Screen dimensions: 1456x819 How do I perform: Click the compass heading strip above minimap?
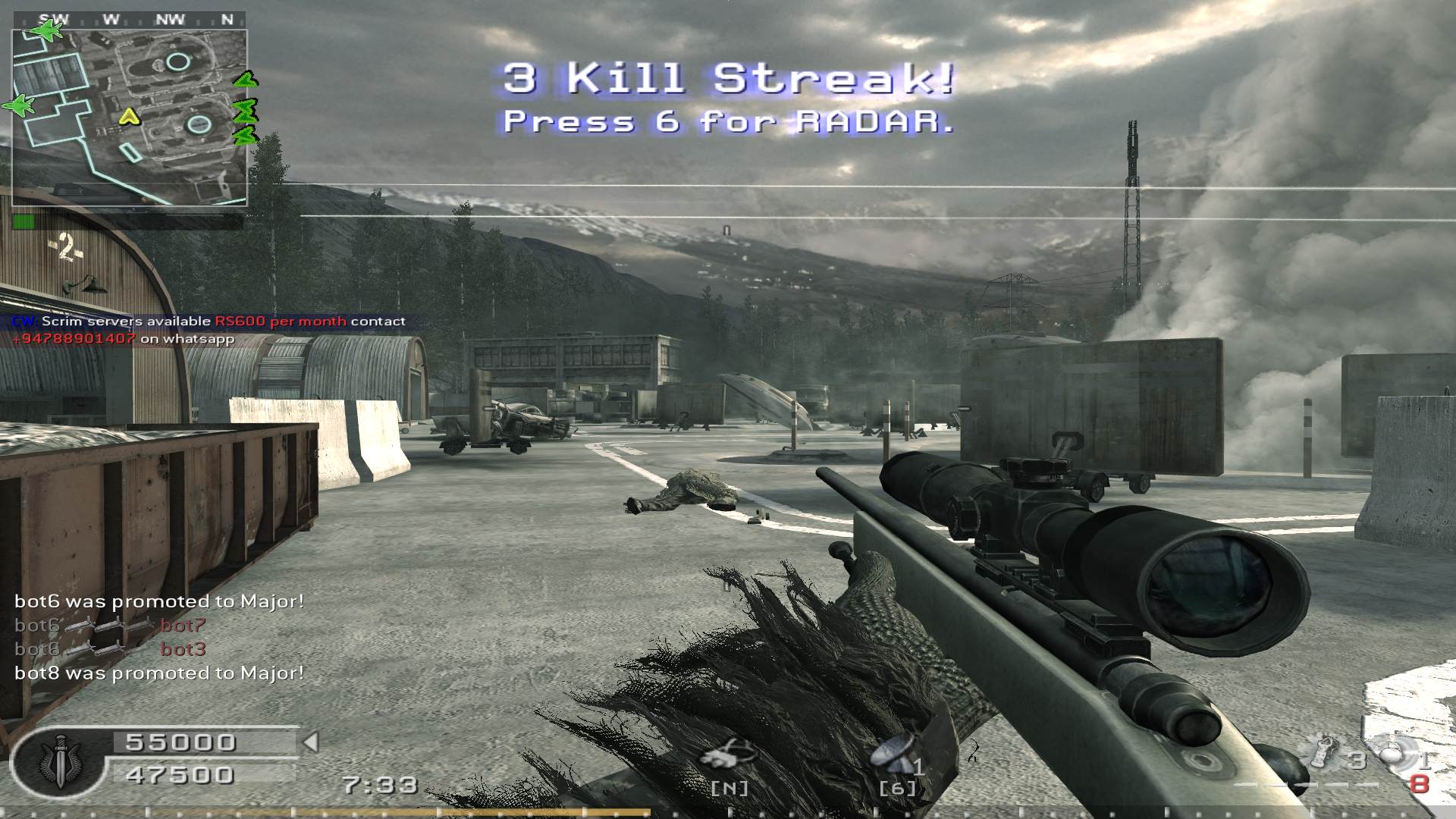click(x=129, y=20)
